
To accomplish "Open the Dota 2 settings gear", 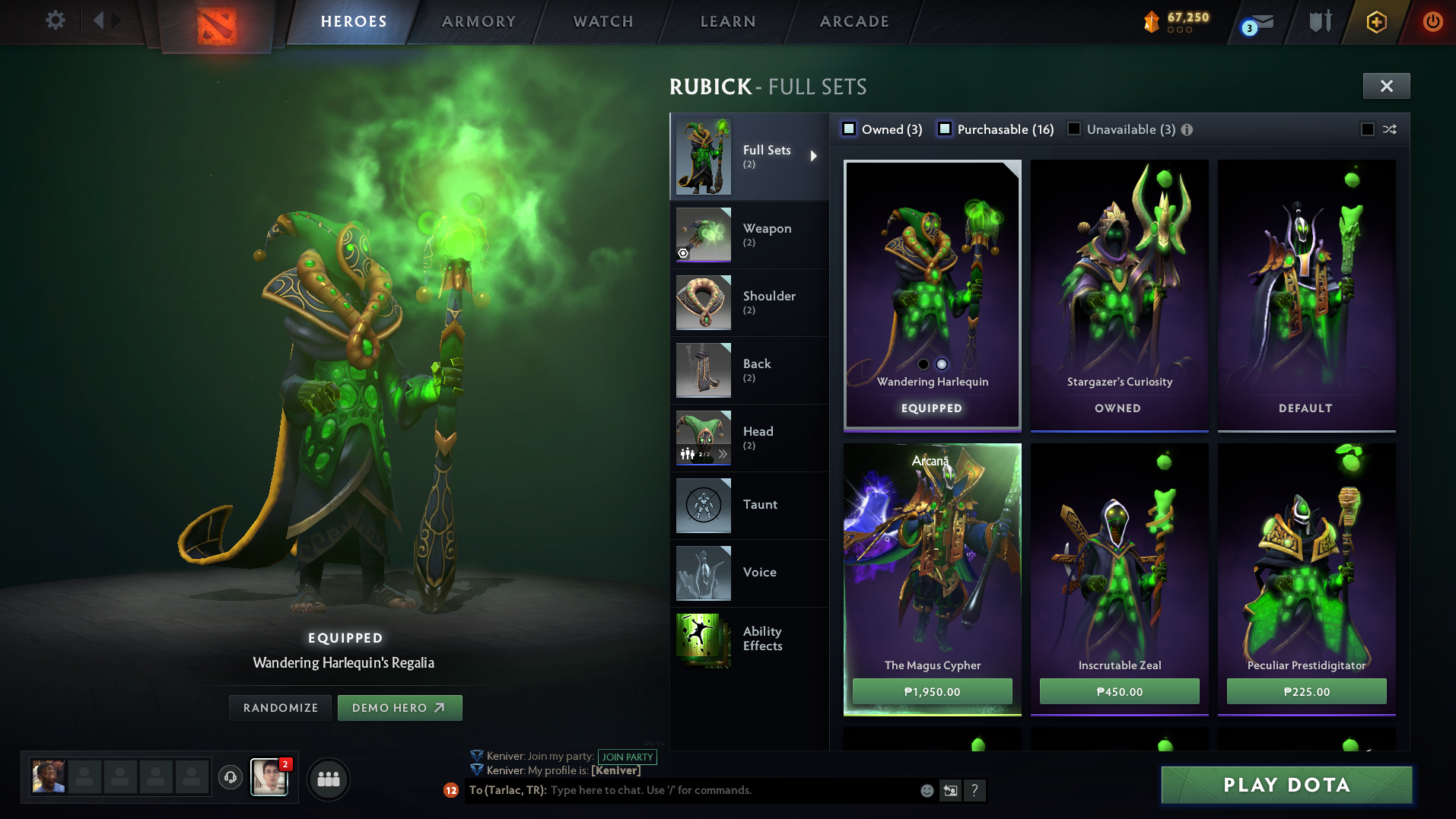I will [53, 21].
